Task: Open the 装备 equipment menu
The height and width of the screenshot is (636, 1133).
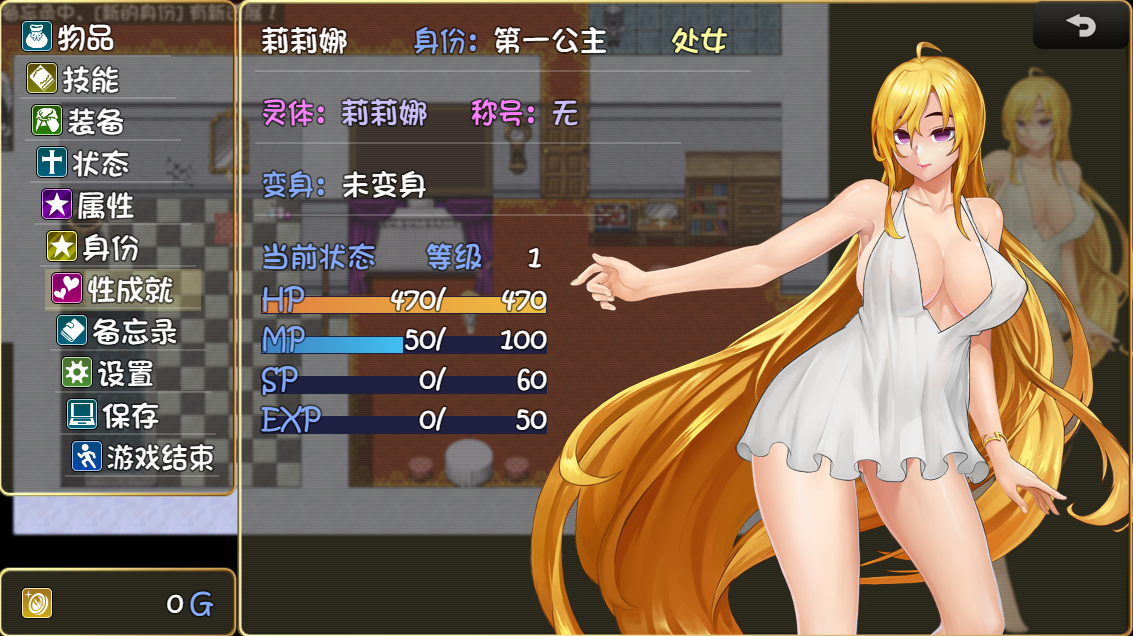Action: 81,121
